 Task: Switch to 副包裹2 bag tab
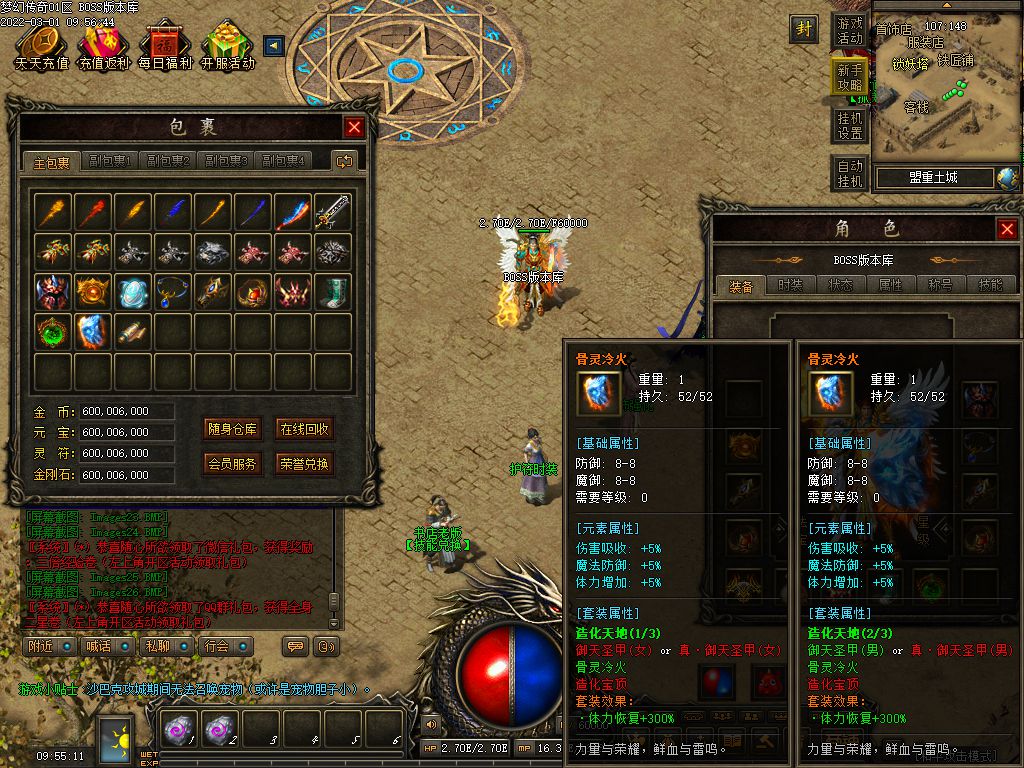(168, 161)
